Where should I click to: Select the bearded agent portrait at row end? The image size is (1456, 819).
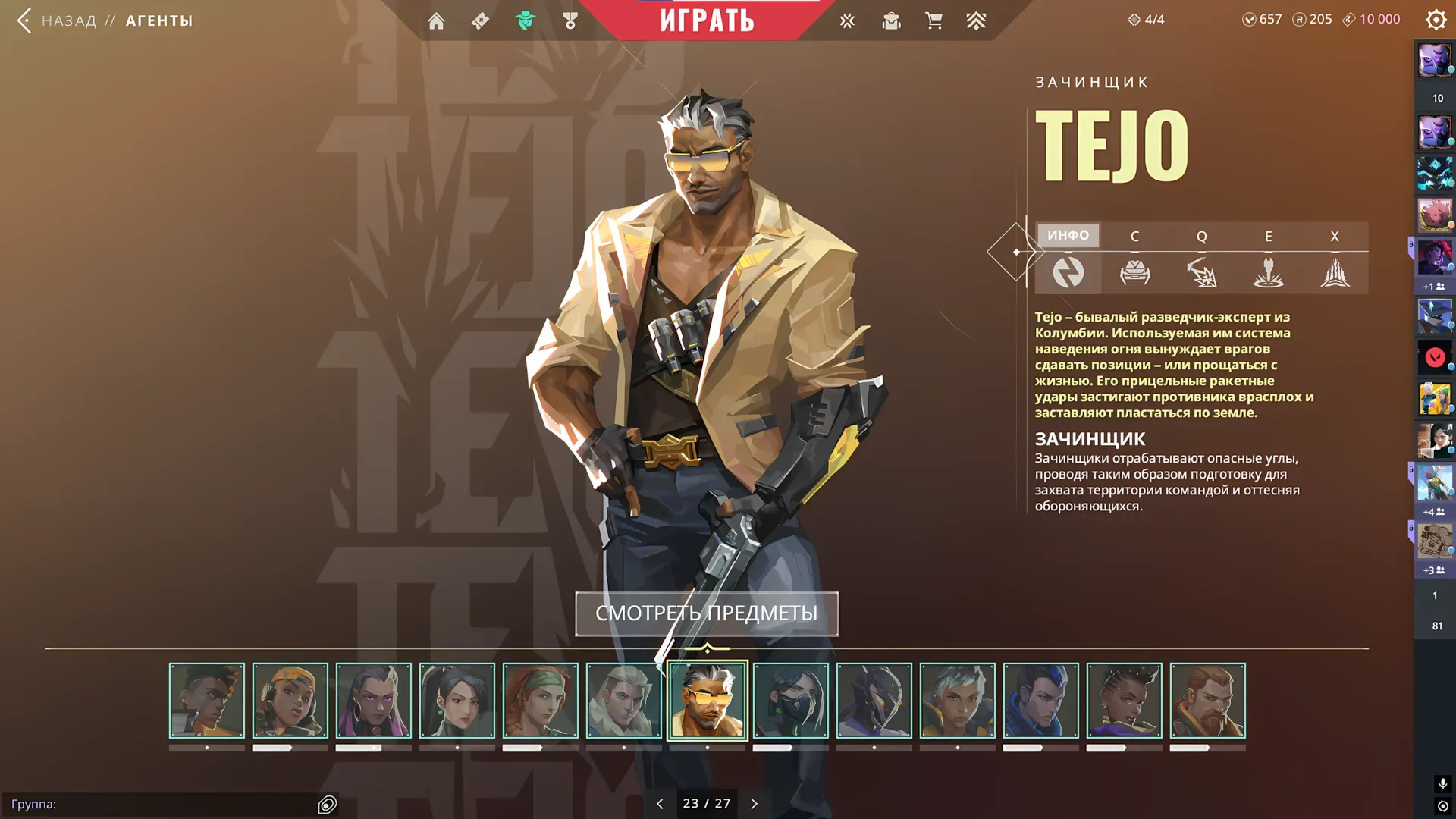coord(1207,701)
